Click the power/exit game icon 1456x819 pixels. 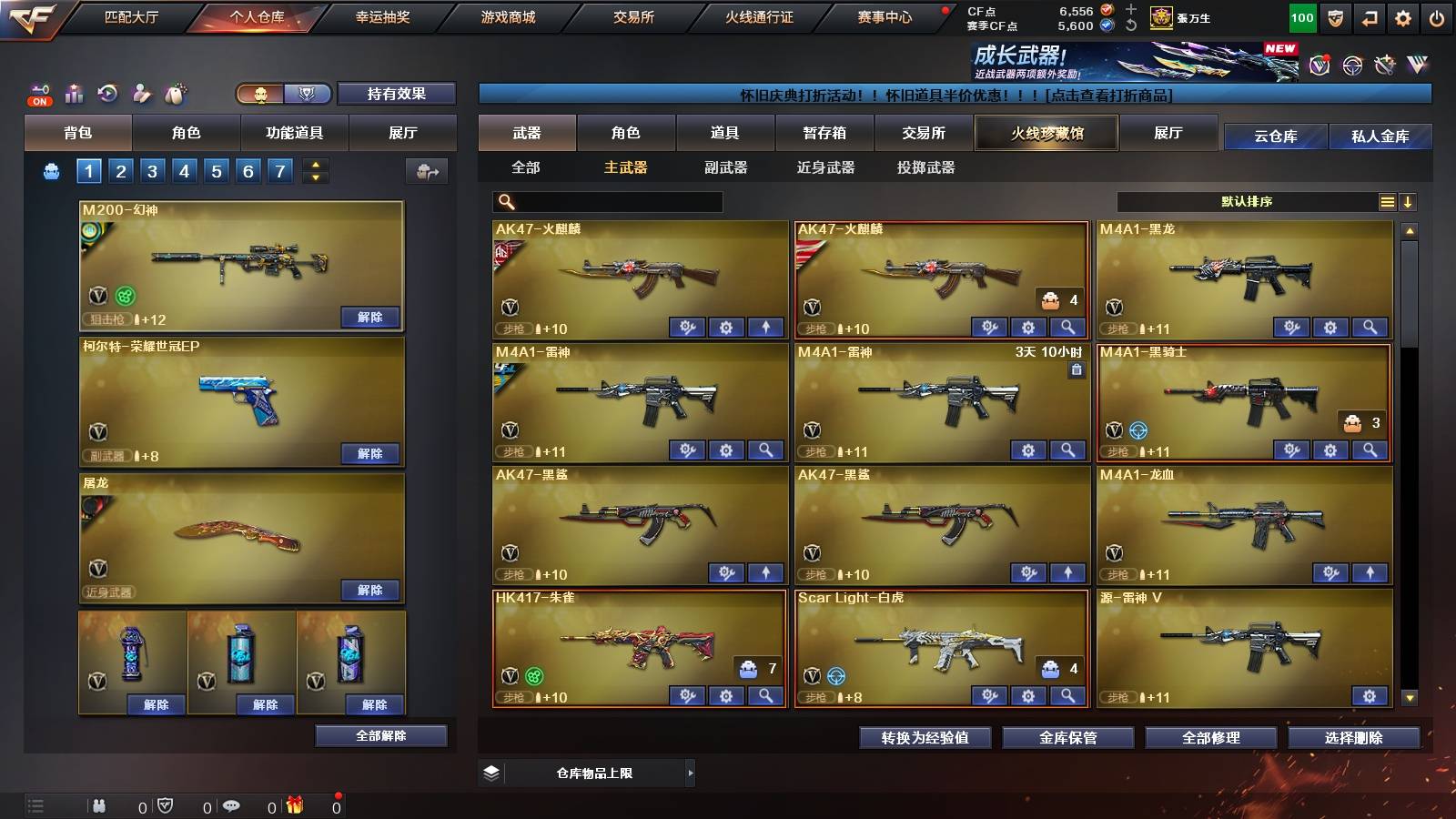click(x=1436, y=17)
